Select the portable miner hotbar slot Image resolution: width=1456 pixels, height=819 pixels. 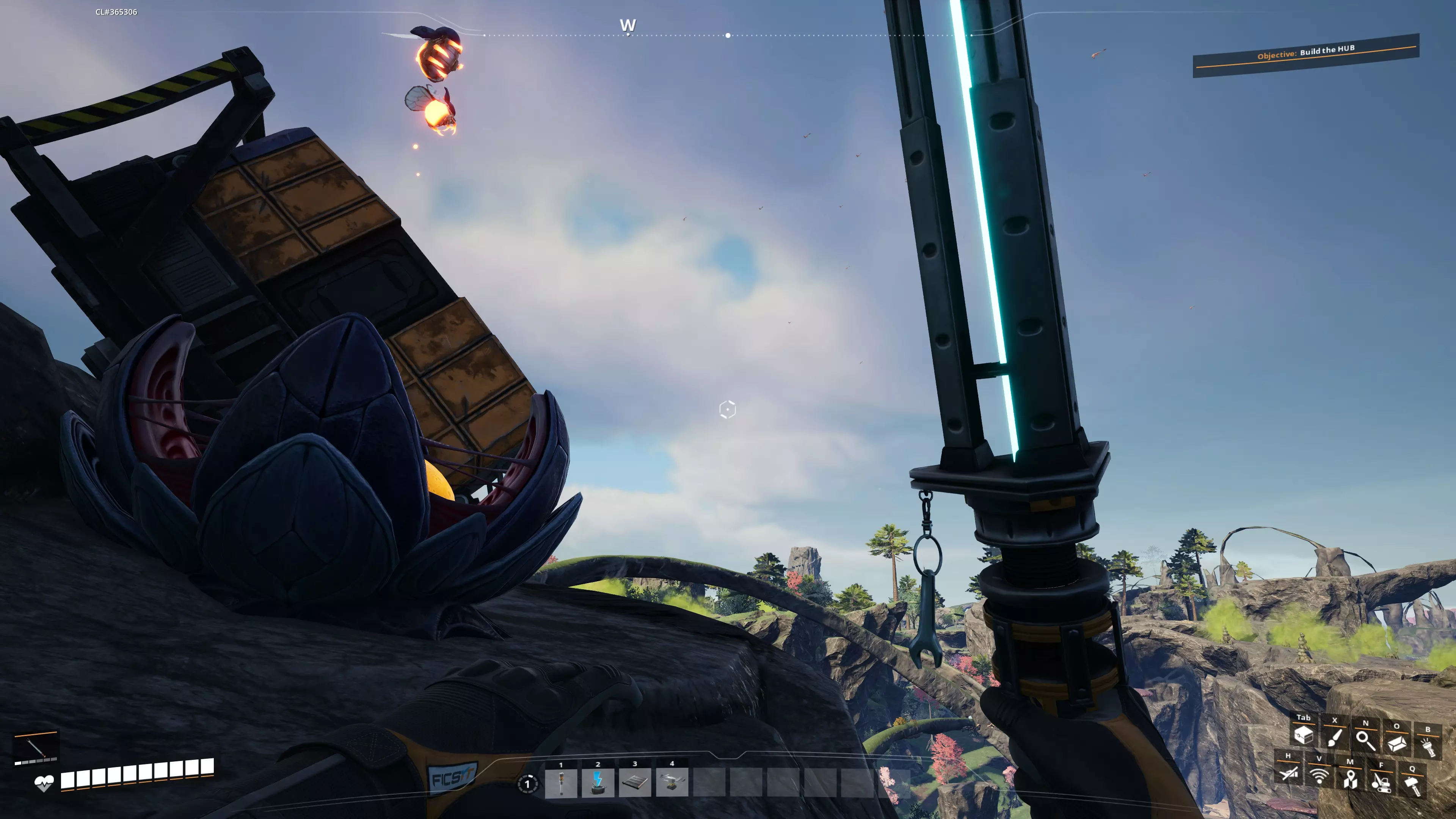coord(672,783)
